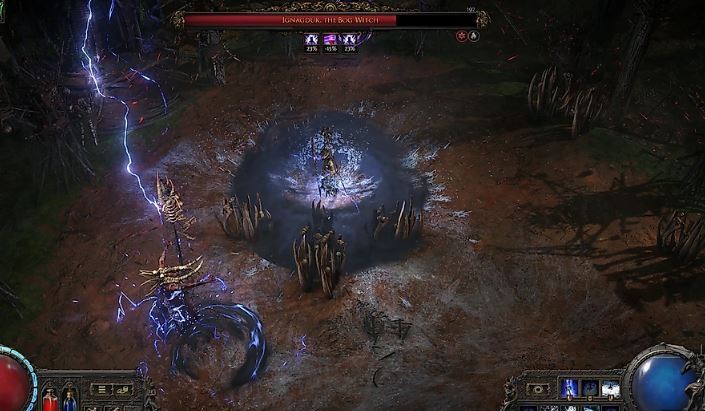
Task: Inspect the red circular boss modifier icon
Action: coord(461,36)
